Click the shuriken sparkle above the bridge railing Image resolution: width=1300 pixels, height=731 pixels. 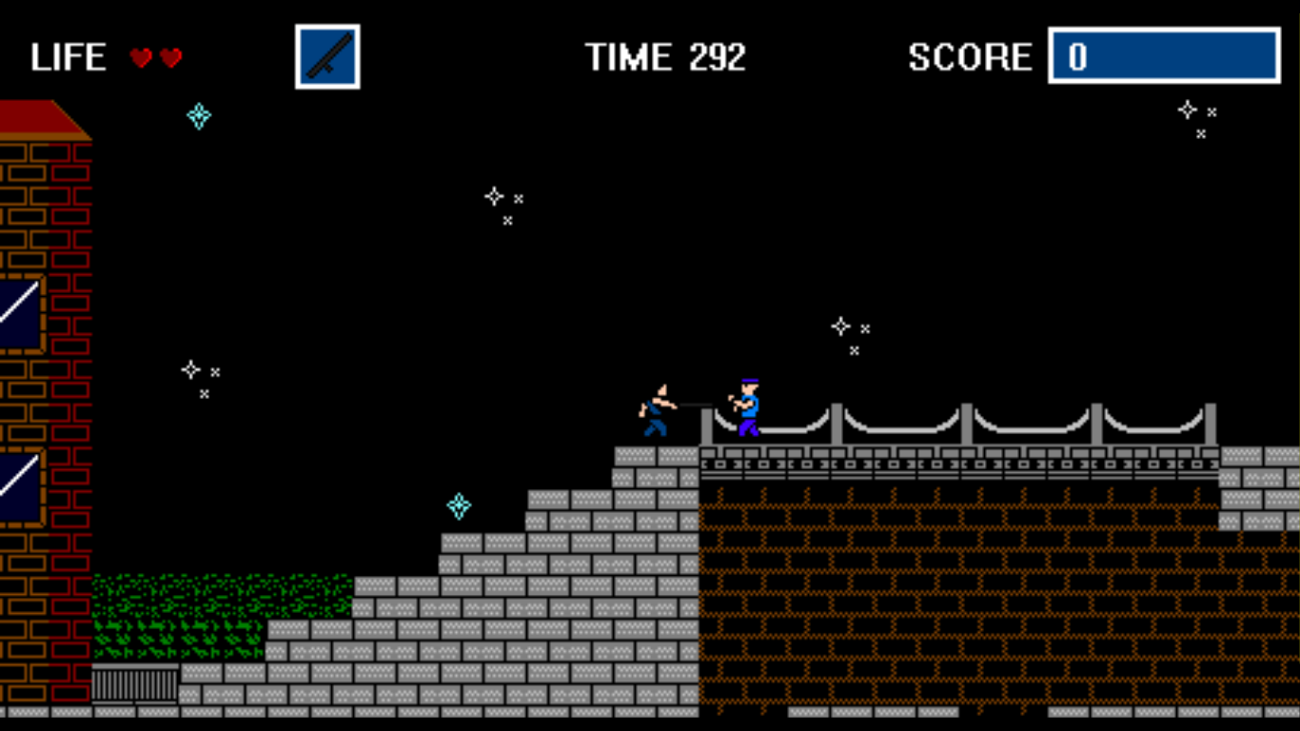point(841,325)
